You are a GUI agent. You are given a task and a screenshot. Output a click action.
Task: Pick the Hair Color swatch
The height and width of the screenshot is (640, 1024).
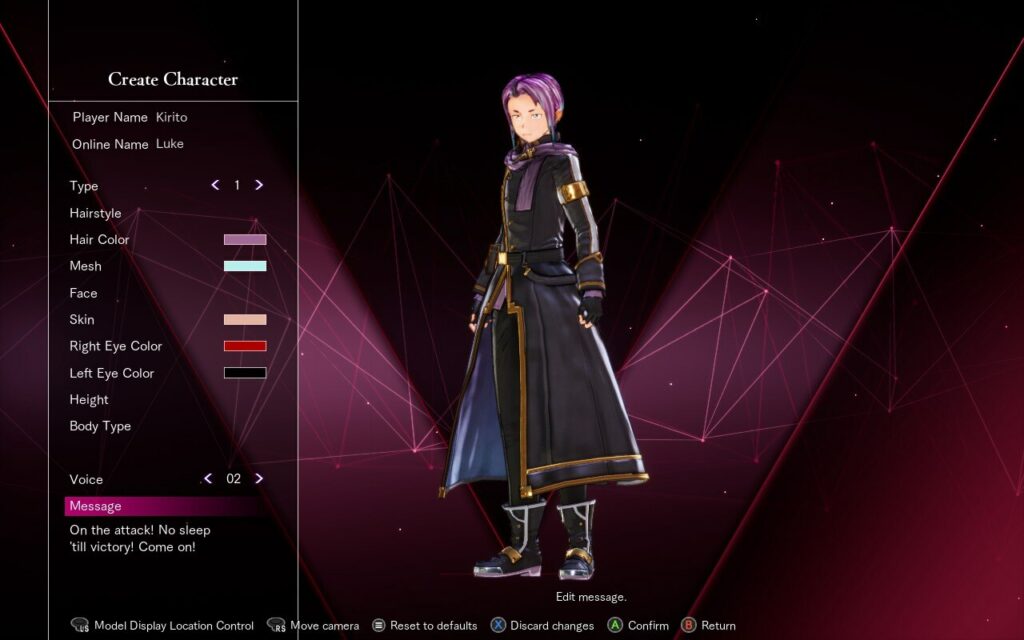point(245,240)
